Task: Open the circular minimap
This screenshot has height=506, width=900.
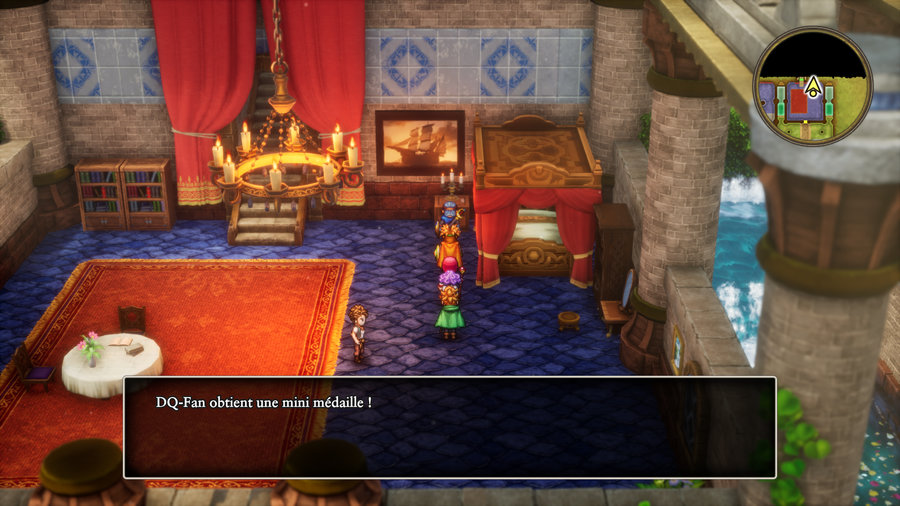Action: (x=812, y=85)
